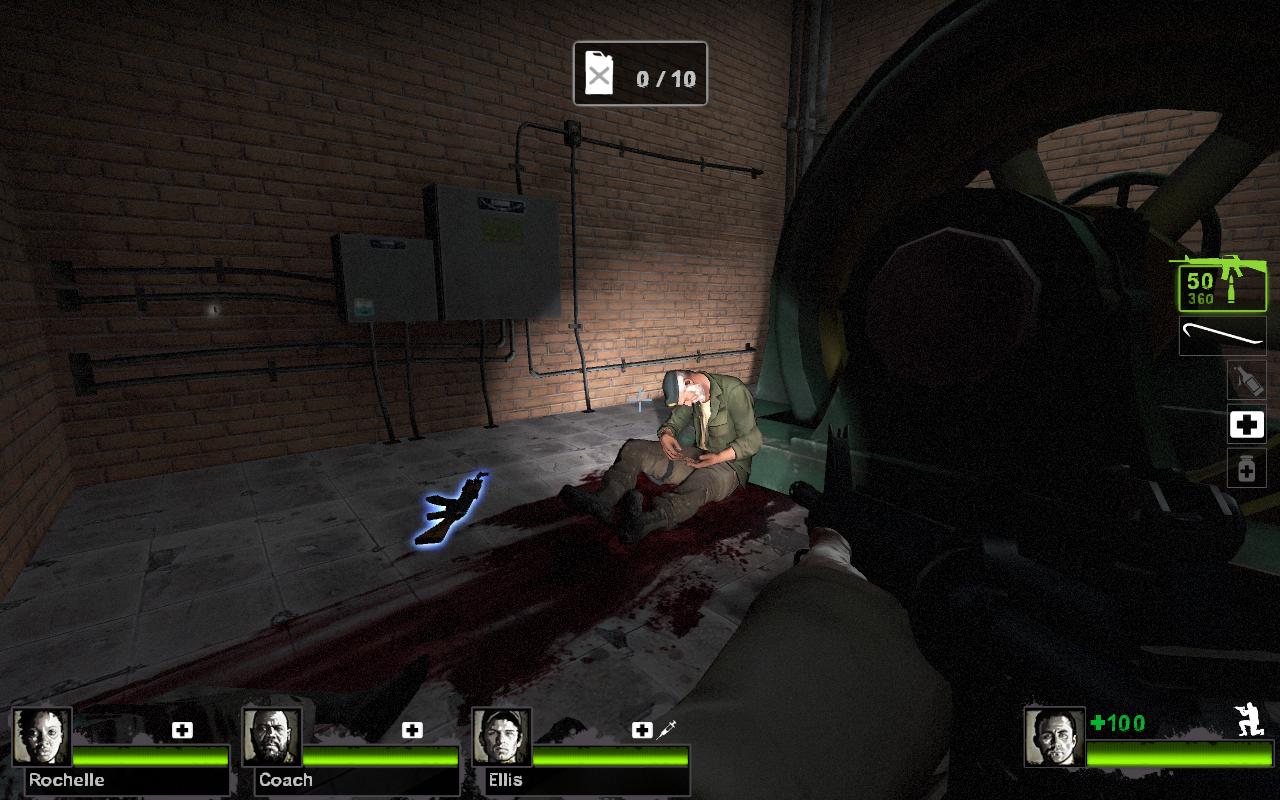Select Ellis's teammate portrait

click(502, 738)
